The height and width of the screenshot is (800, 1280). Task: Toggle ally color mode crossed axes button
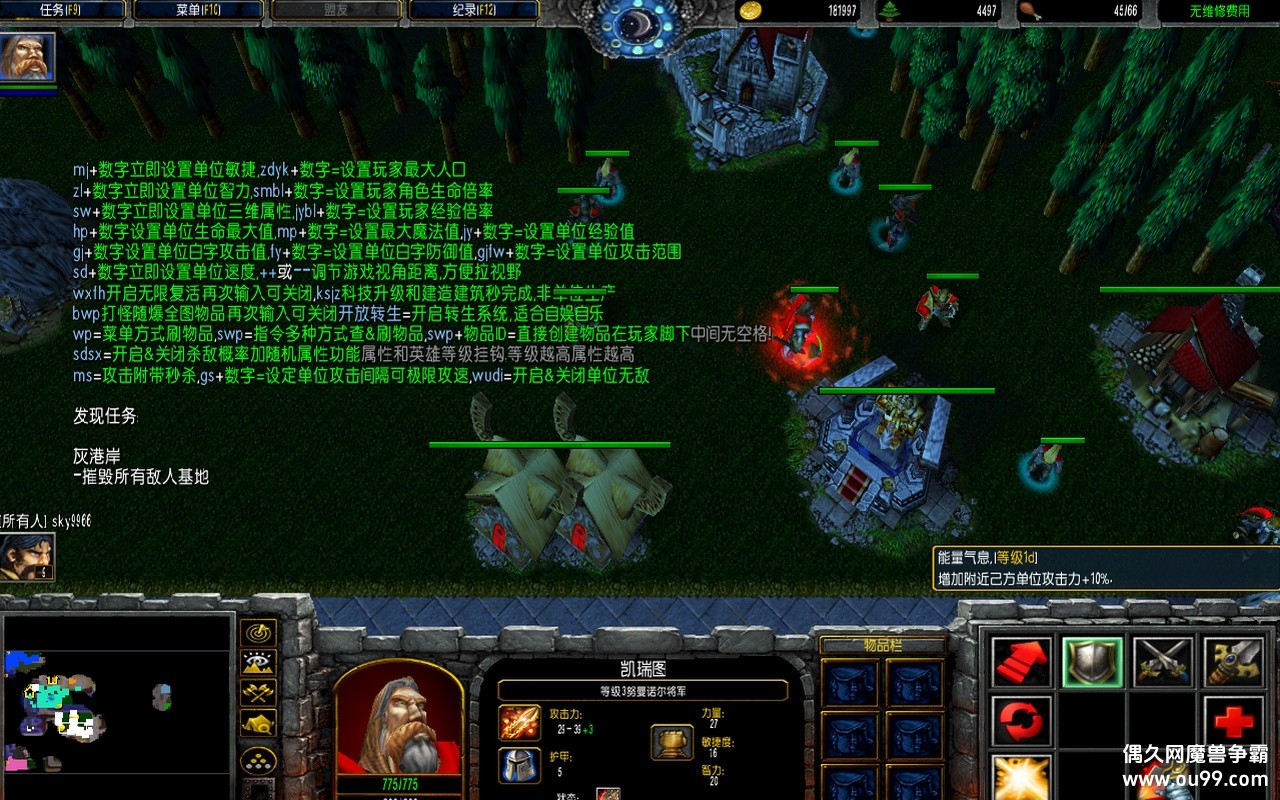tap(259, 692)
